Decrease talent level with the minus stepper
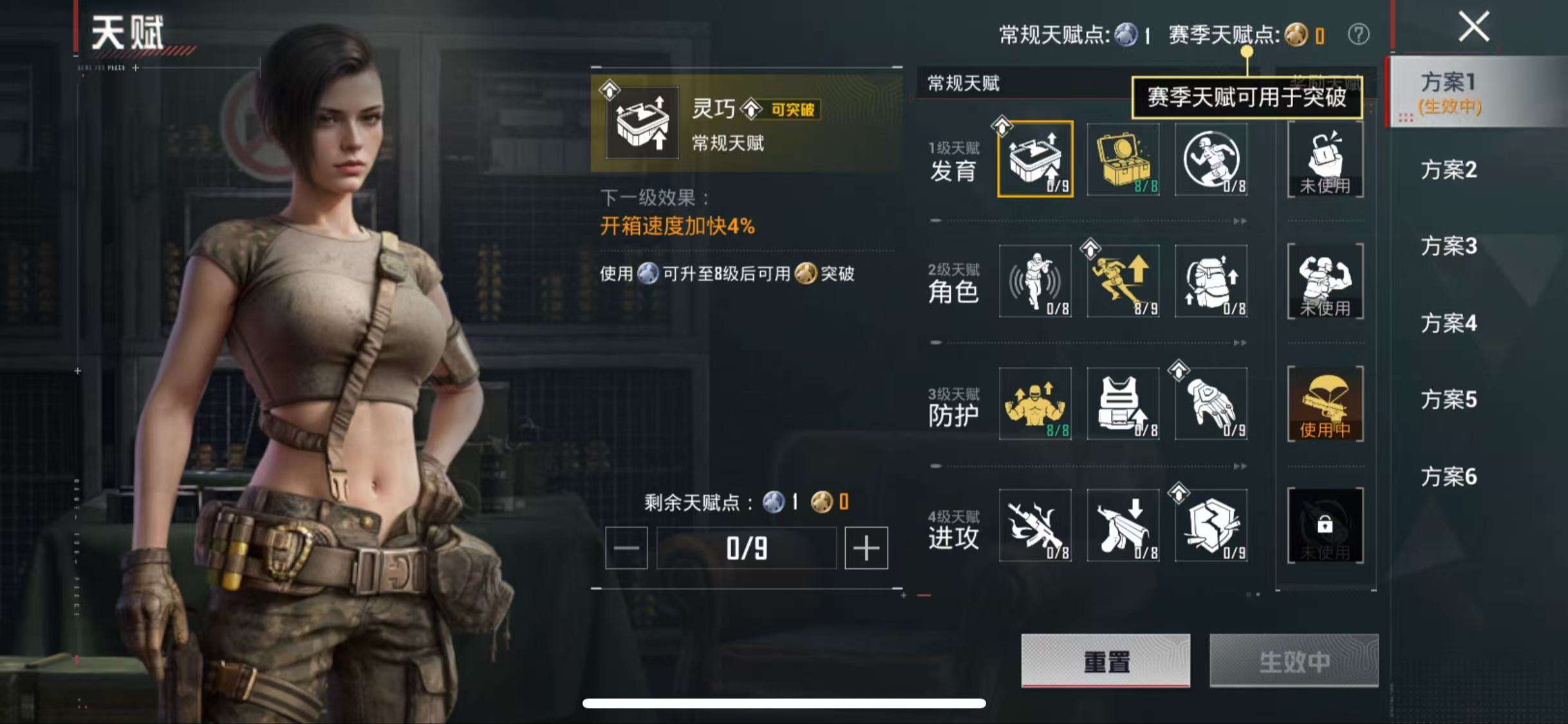 point(625,548)
